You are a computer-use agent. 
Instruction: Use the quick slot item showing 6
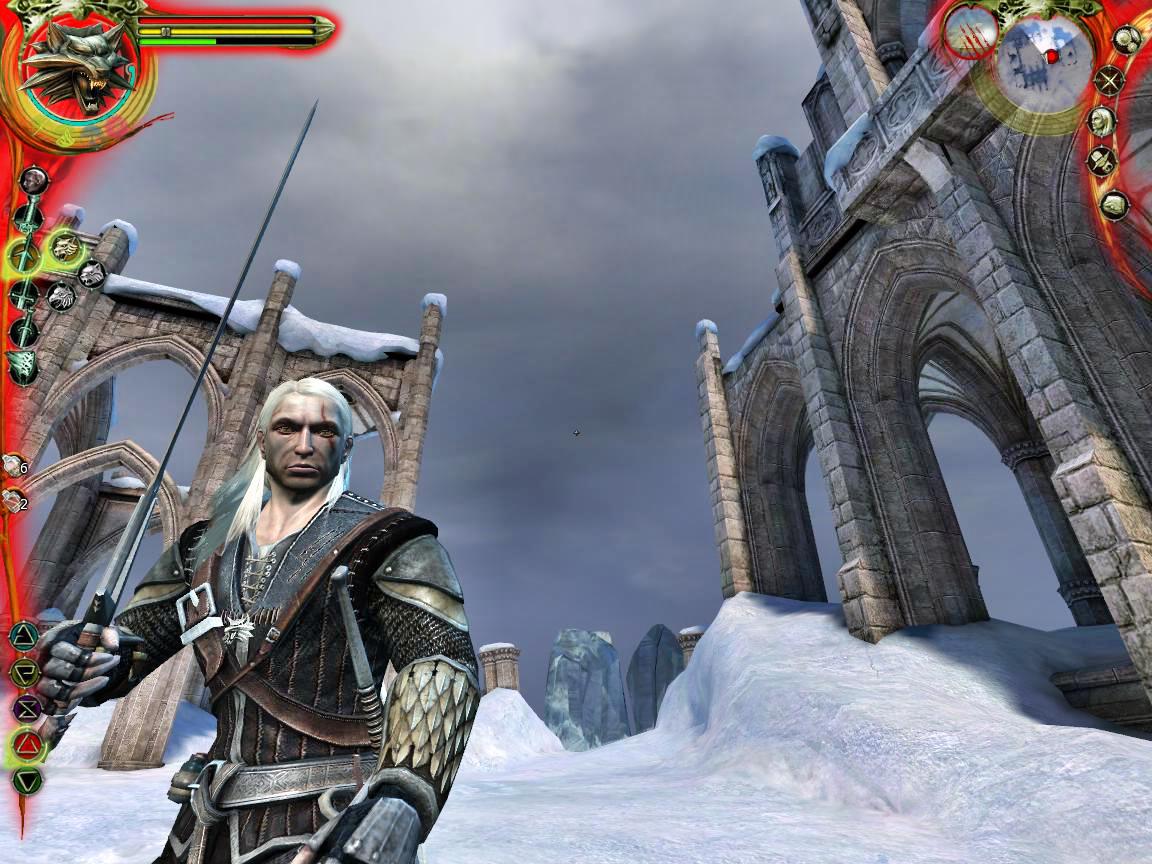(14, 465)
